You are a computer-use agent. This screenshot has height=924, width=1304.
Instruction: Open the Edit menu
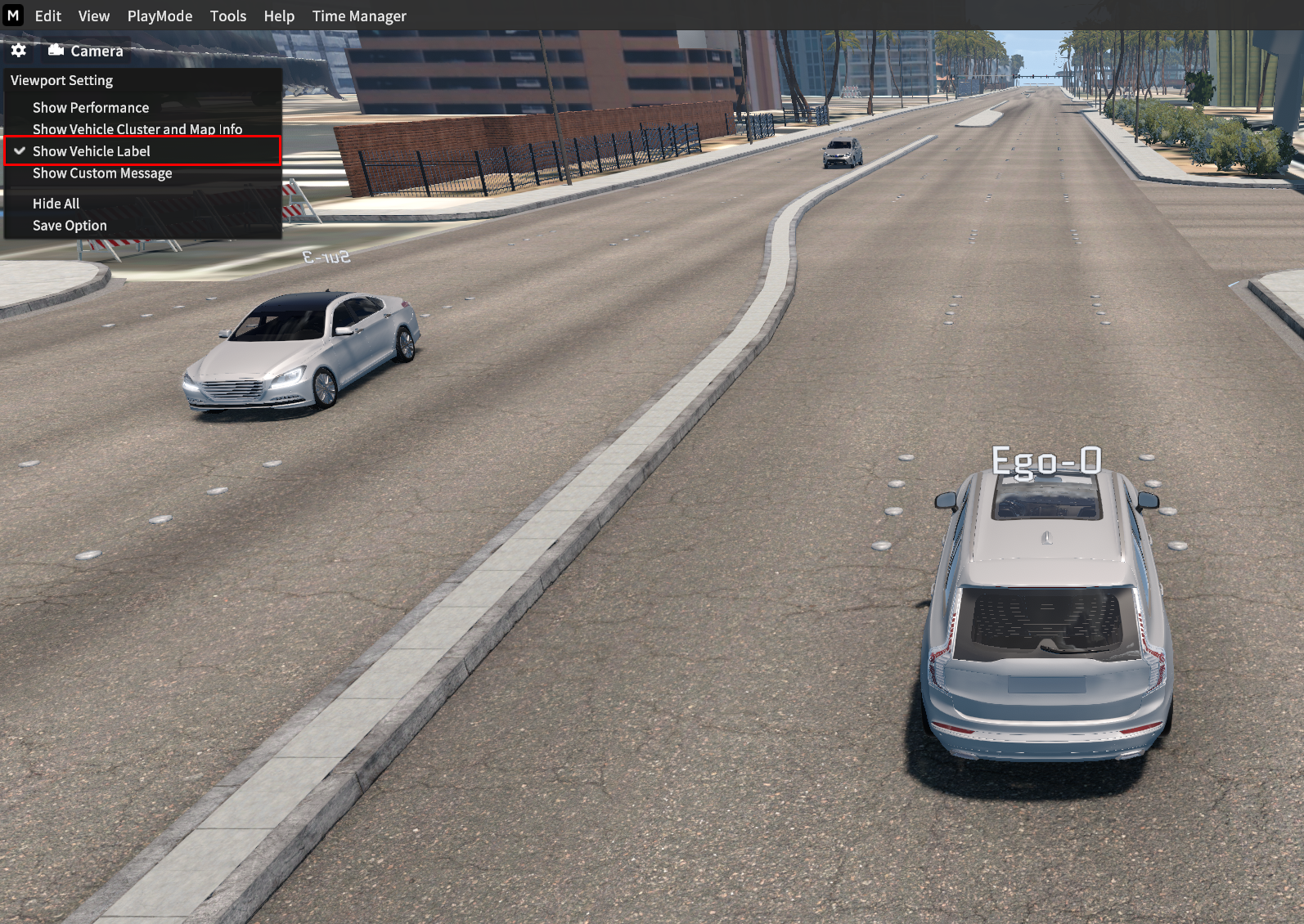47,16
